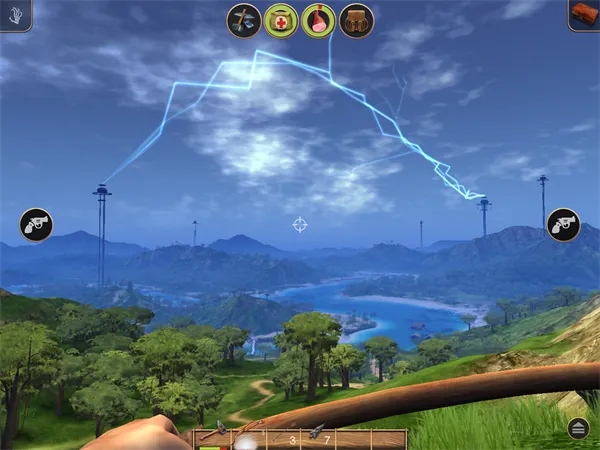Image resolution: width=600 pixels, height=450 pixels.
Task: Tap the ham meat food icon
Action: pos(318,21)
